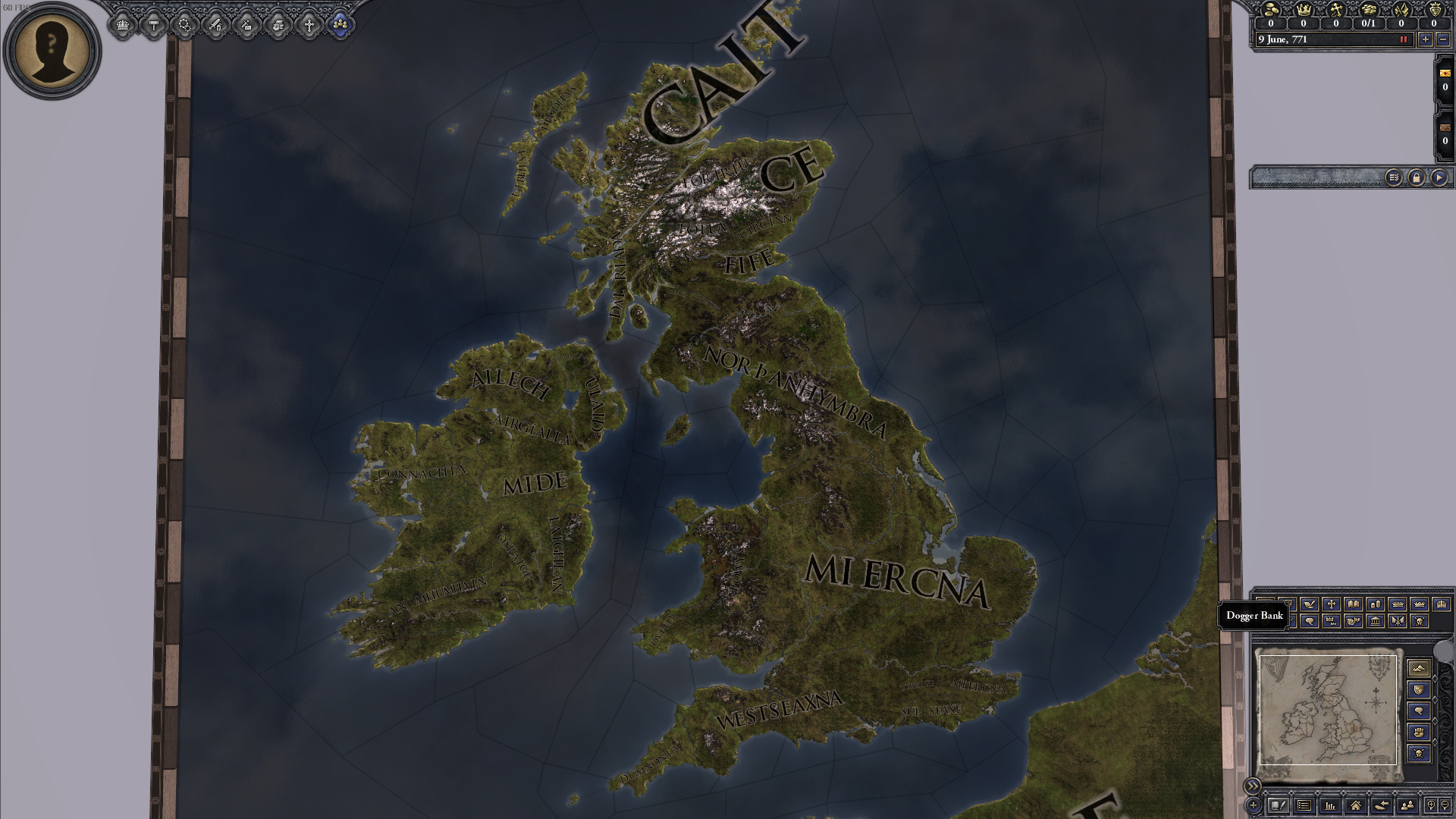Select the council icon showing three figures

[x=340, y=24]
